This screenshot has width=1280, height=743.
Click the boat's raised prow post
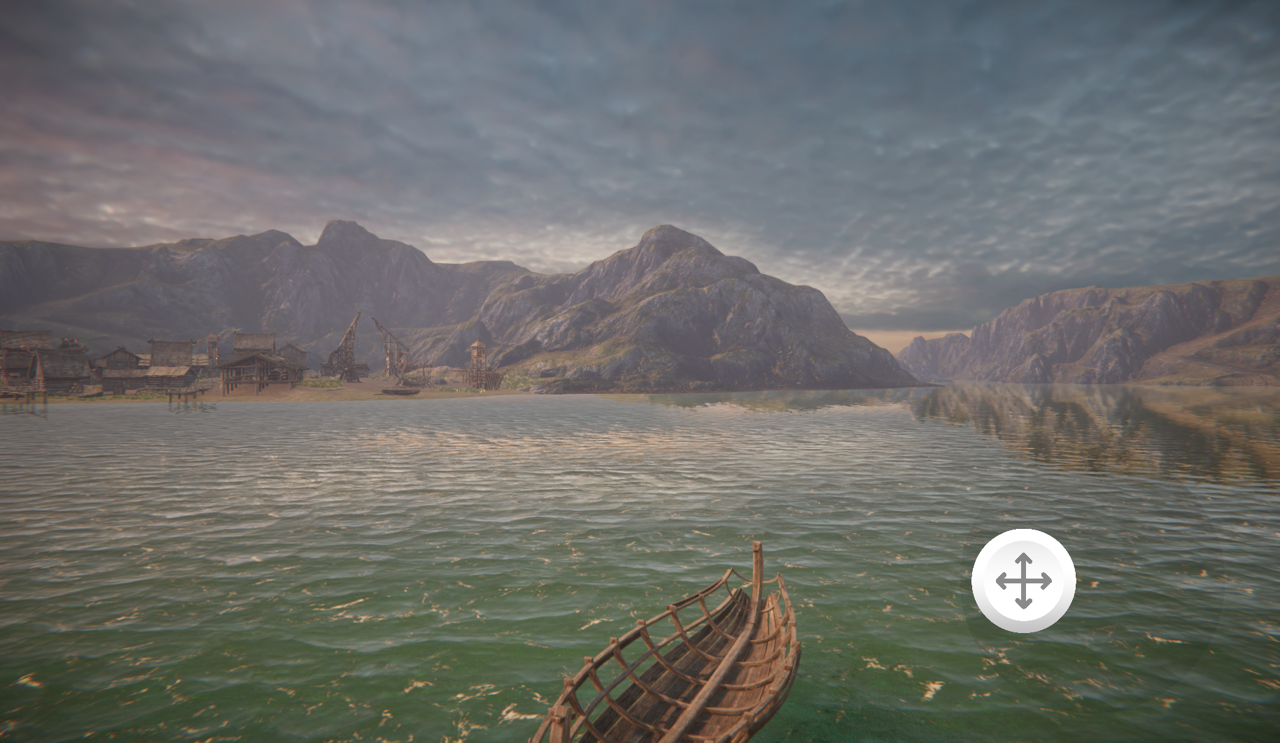point(757,558)
